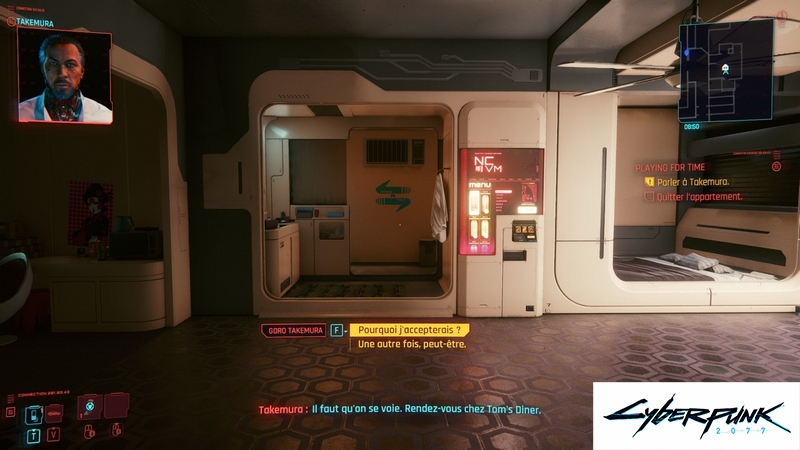Select the "Parler à Takemura" objective
Image resolution: width=800 pixels, height=450 pixels.
click(694, 182)
